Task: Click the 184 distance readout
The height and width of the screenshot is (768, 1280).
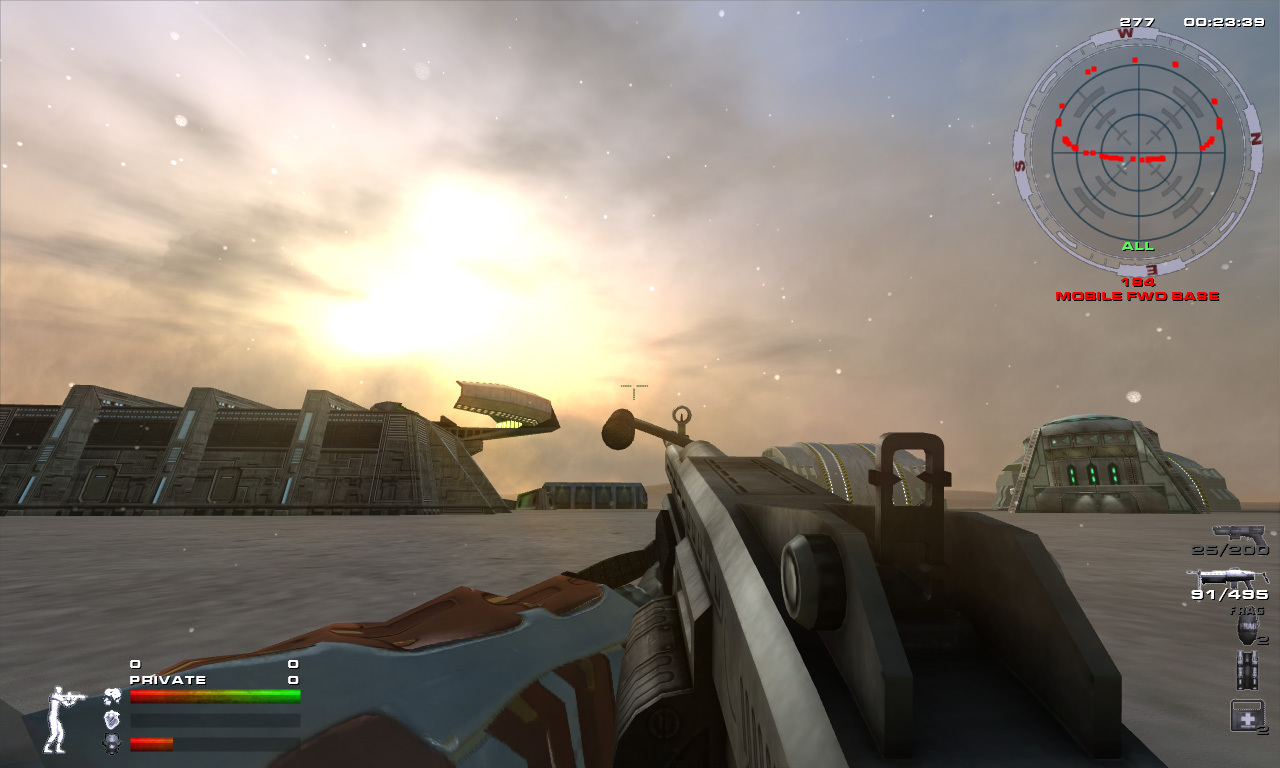Action: 1140,283
